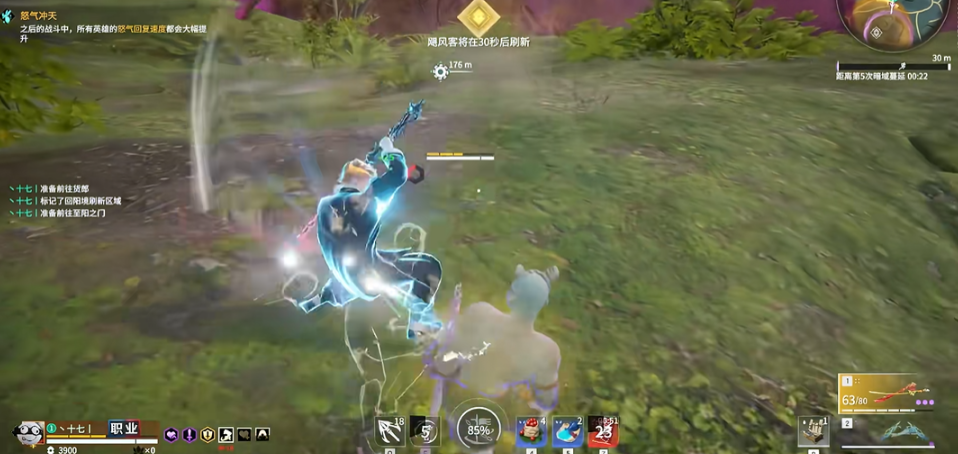Use the red food bowl item
Viewport: 958px width, 454px height.
point(531,431)
